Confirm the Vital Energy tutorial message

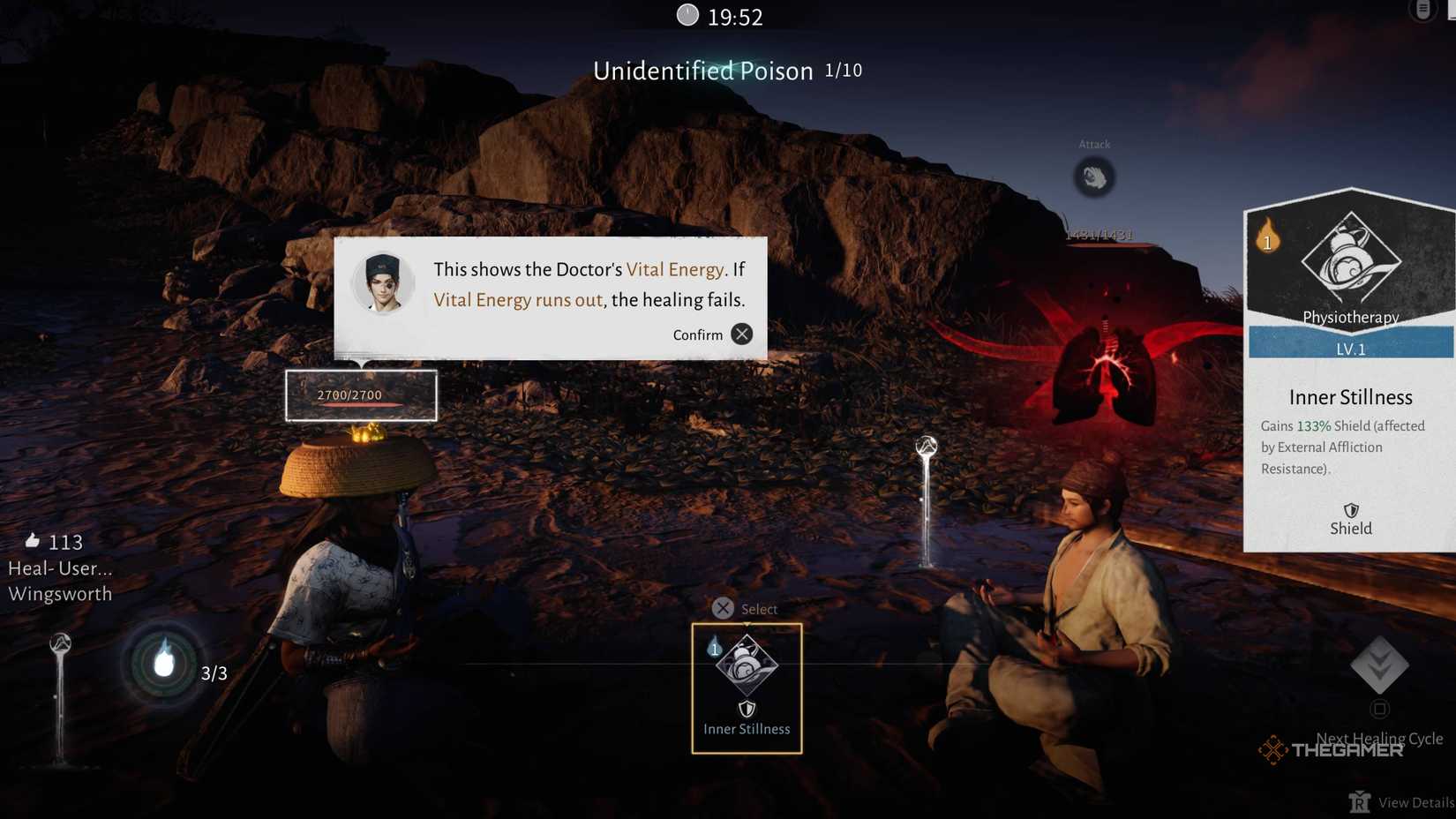pyautogui.click(x=741, y=334)
